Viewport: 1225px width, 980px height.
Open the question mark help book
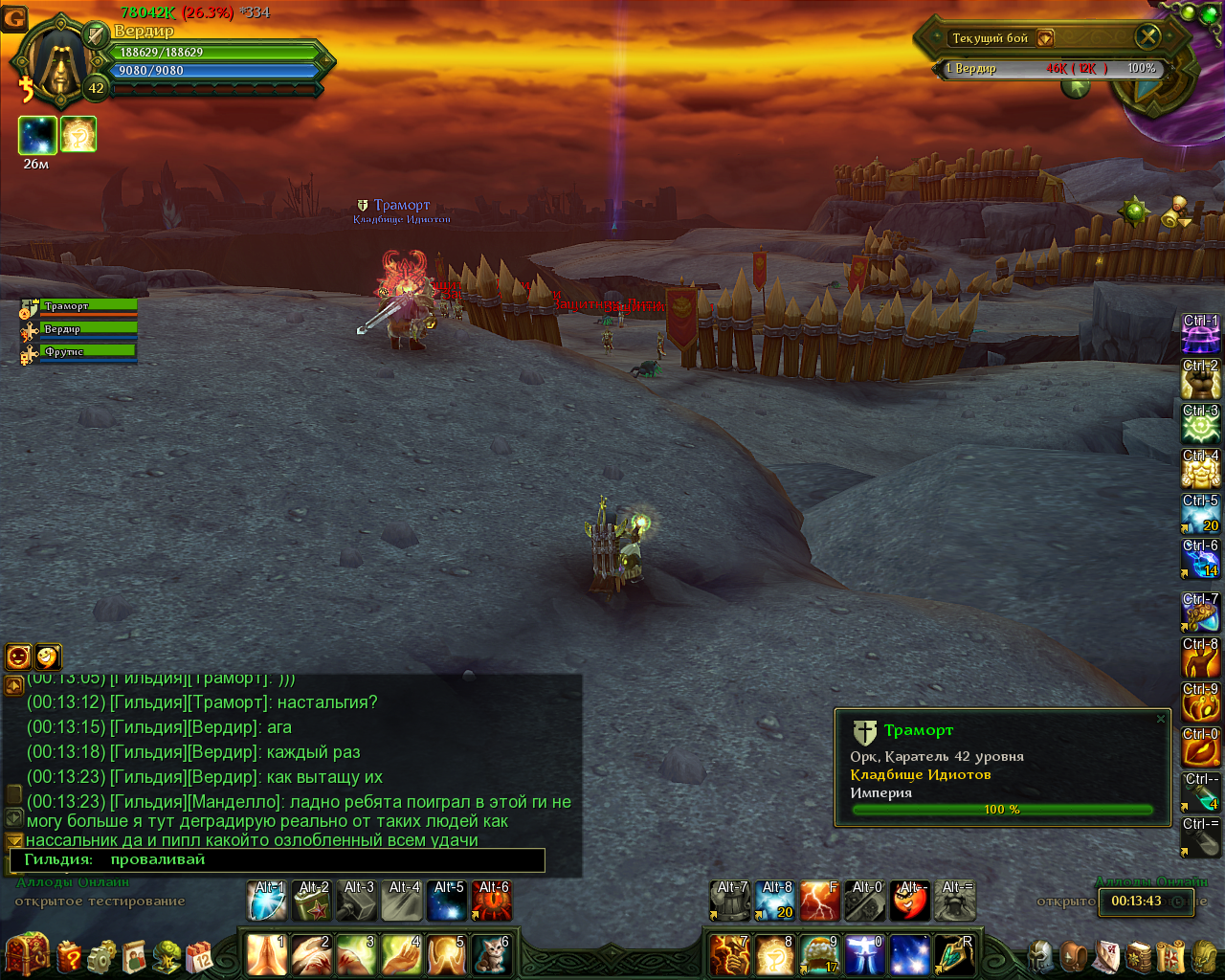(70, 955)
